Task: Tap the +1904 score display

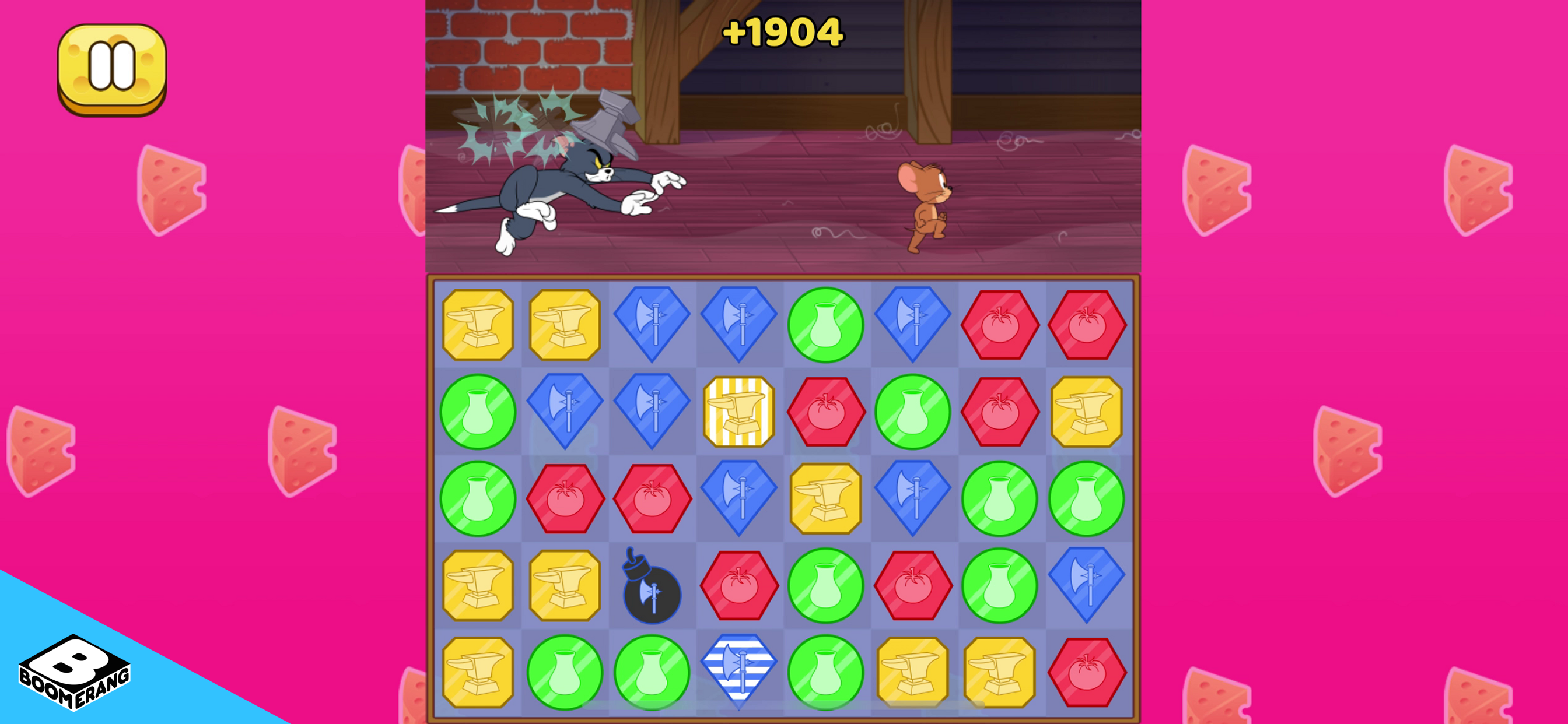Action: click(785, 33)
